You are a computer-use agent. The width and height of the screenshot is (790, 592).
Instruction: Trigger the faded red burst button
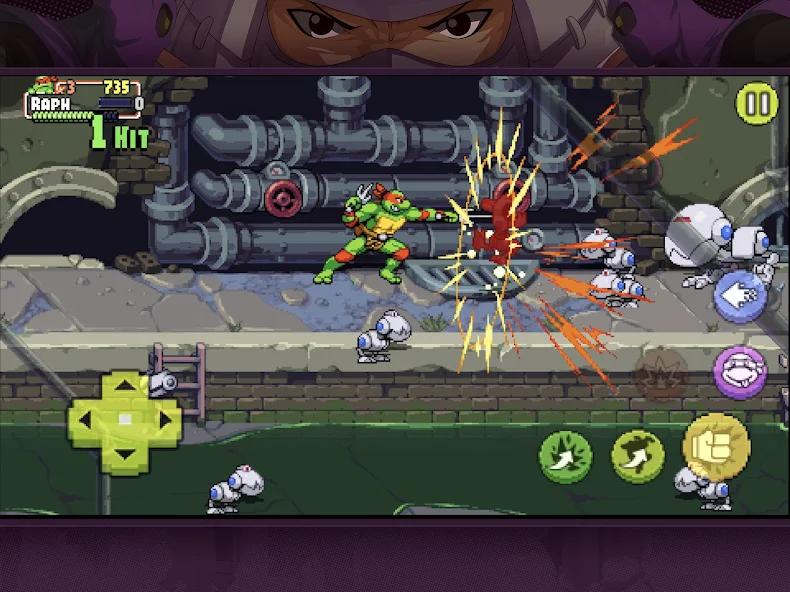[x=661, y=374]
